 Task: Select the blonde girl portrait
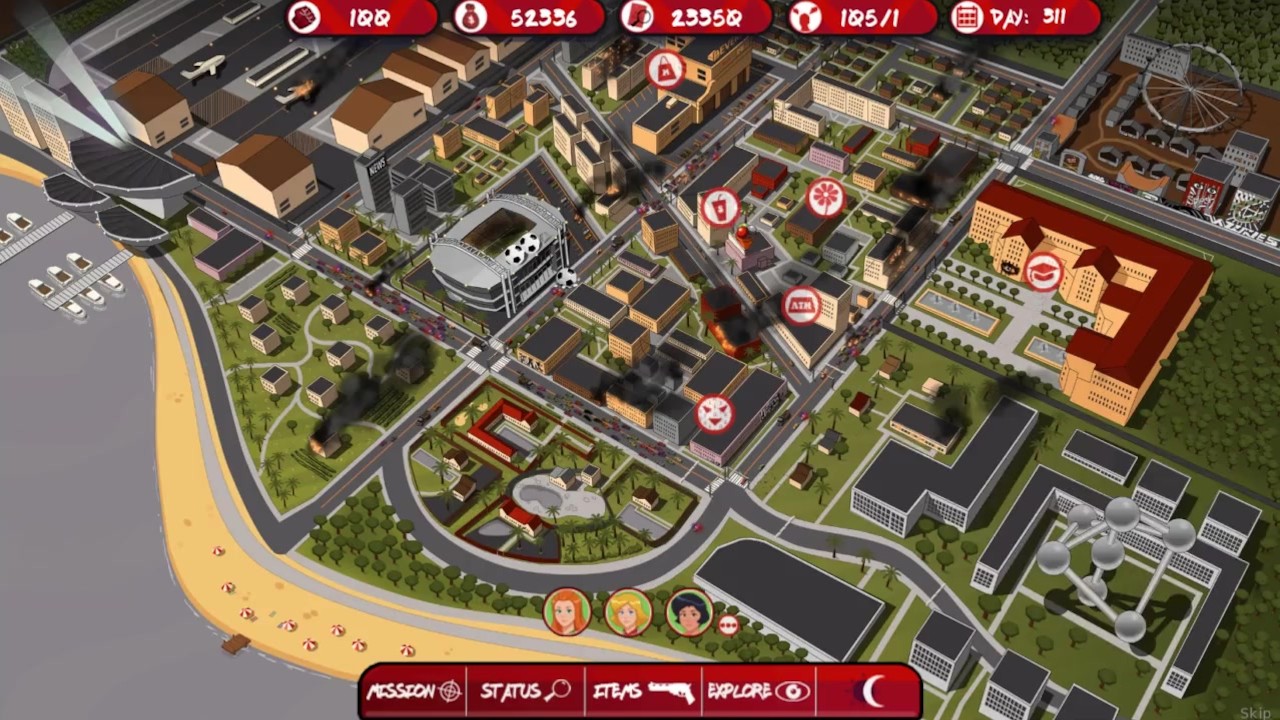coord(628,612)
